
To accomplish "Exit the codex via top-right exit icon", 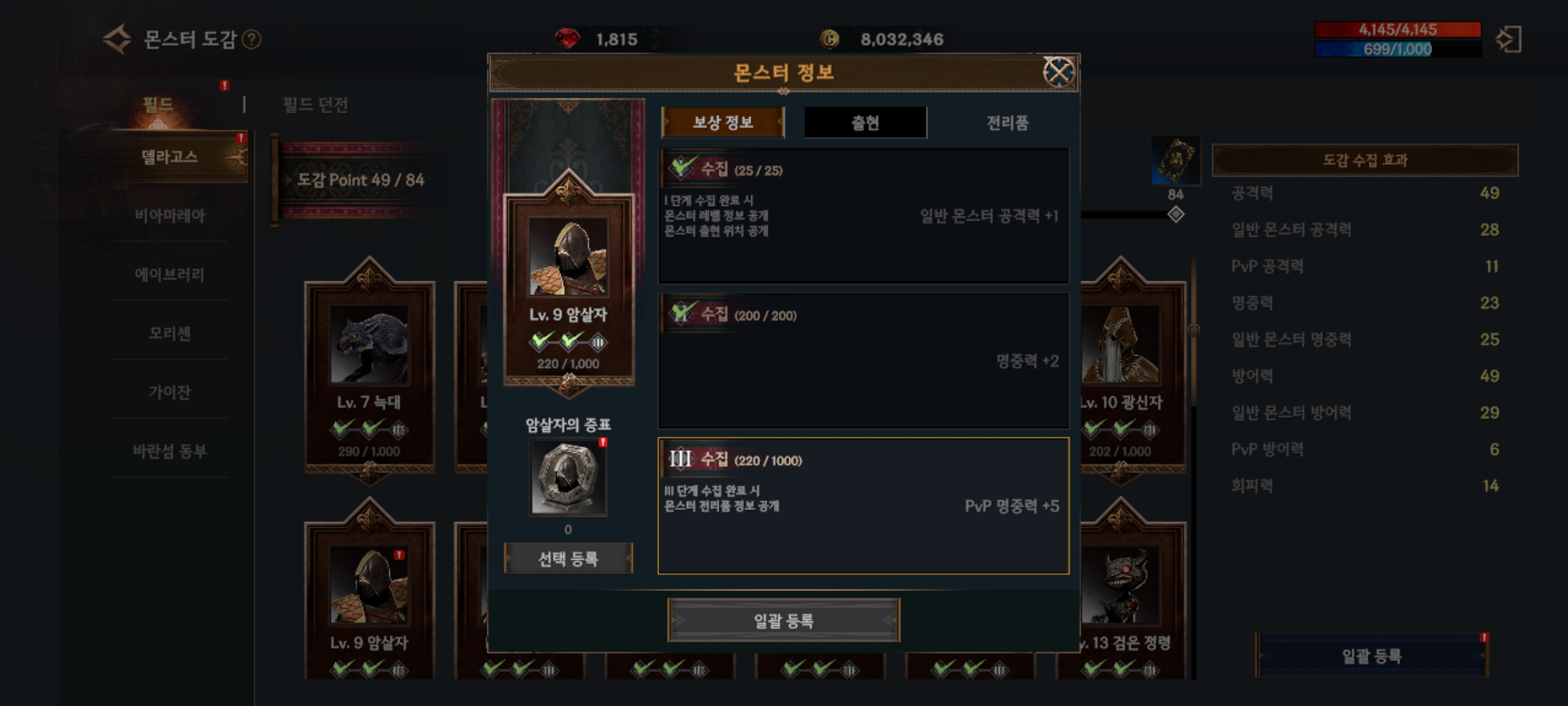I will [x=1509, y=39].
